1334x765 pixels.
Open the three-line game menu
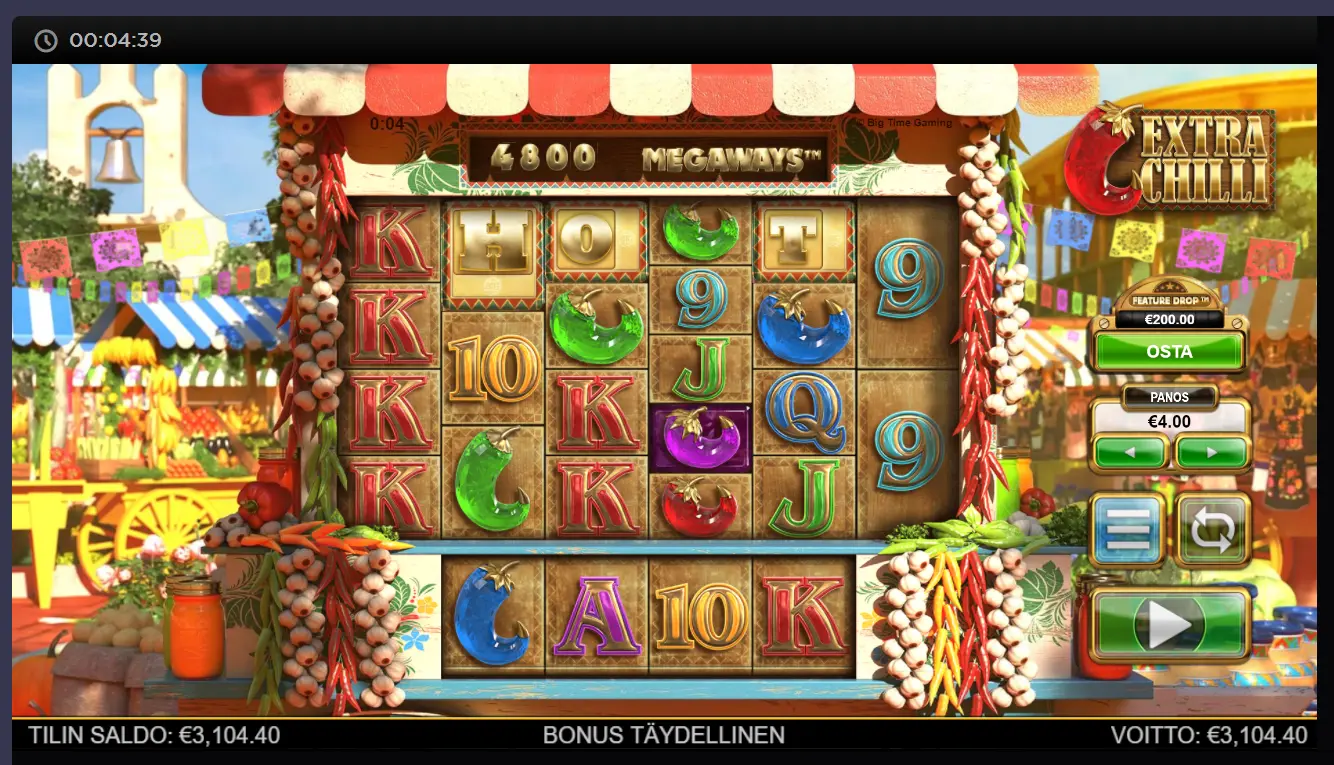(1128, 529)
